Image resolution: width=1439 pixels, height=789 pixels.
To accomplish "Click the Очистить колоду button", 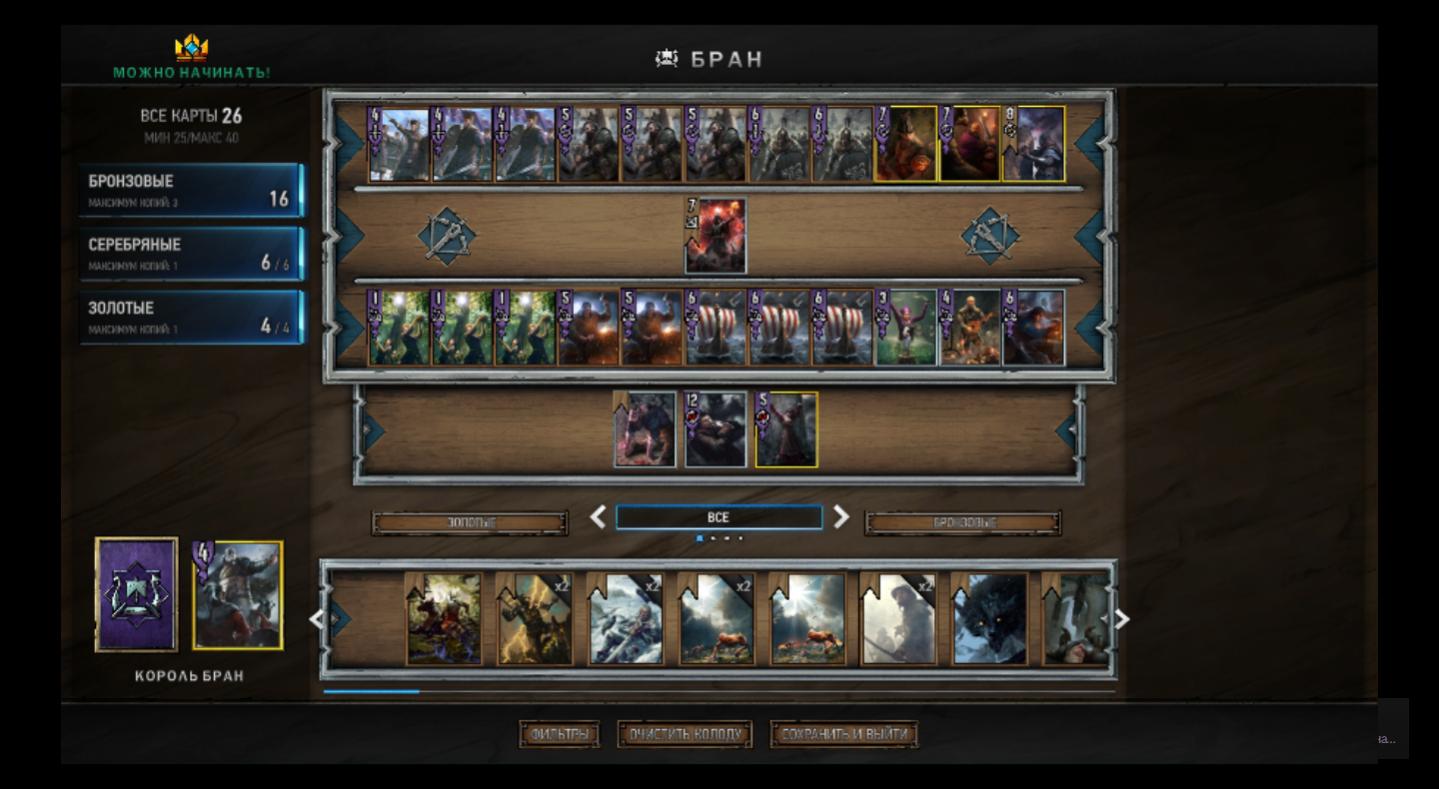I will pos(685,735).
